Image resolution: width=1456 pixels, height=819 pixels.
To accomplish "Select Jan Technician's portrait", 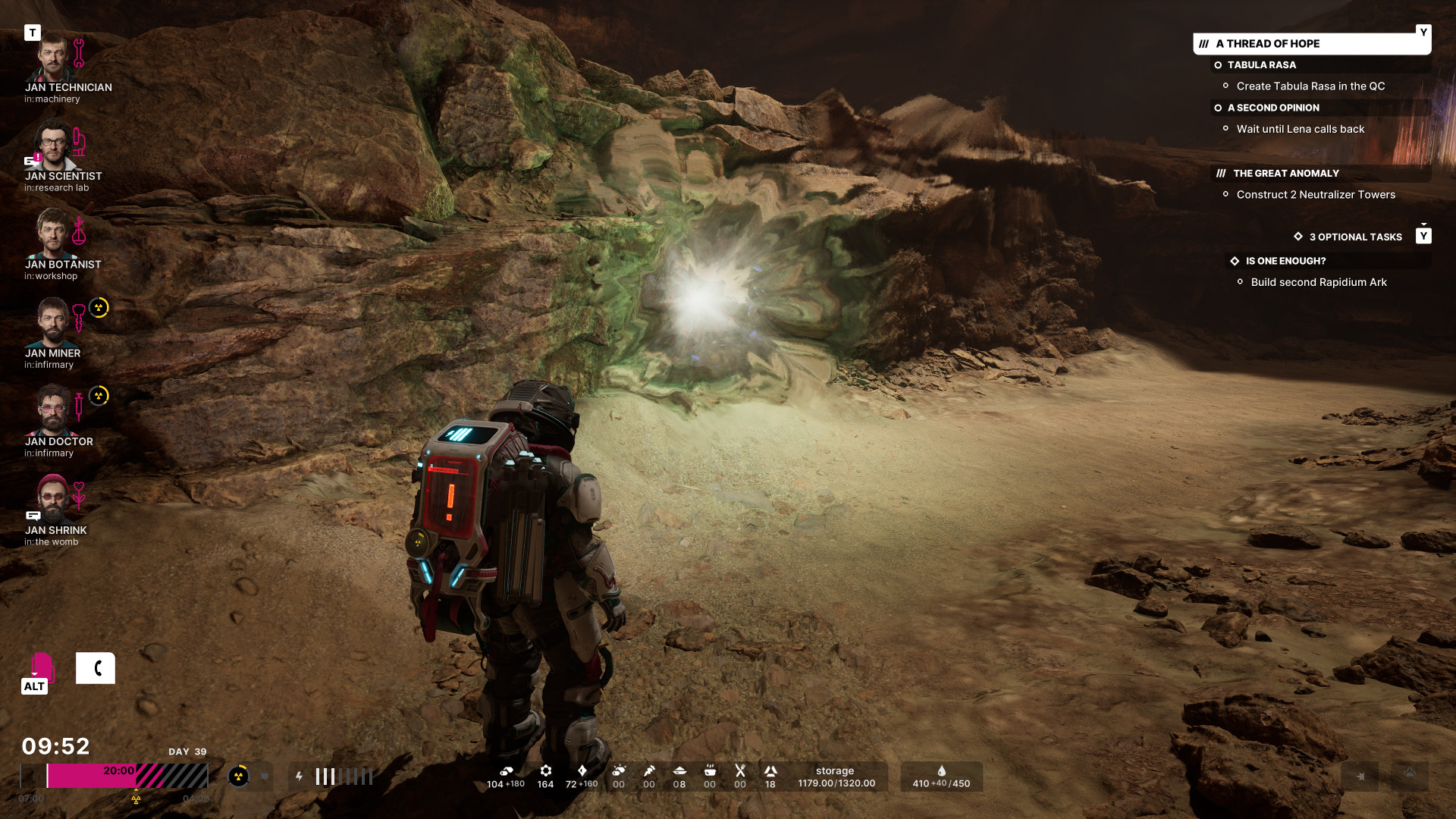I will (x=52, y=58).
